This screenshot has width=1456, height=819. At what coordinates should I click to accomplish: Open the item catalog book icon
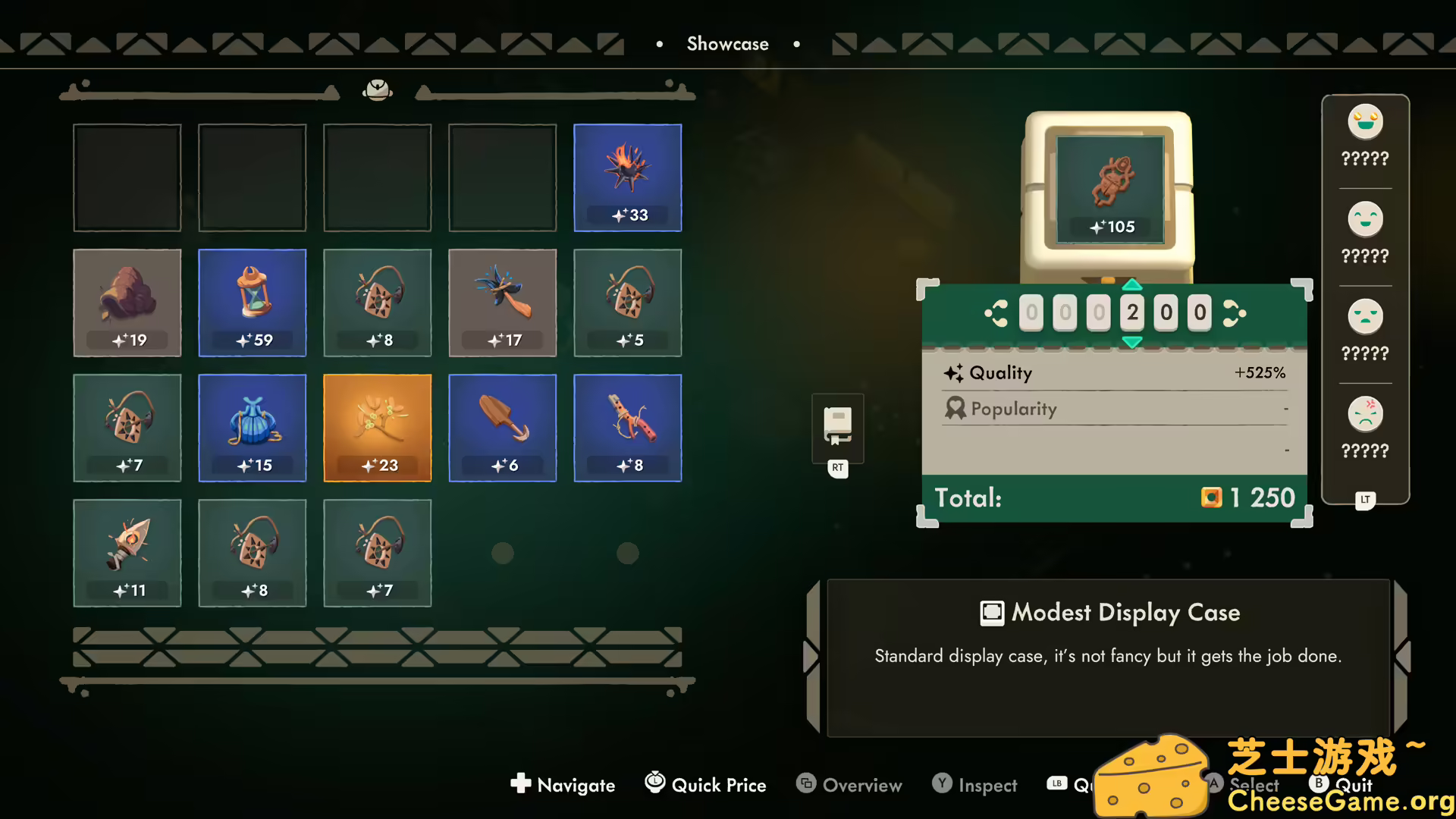[x=837, y=427]
